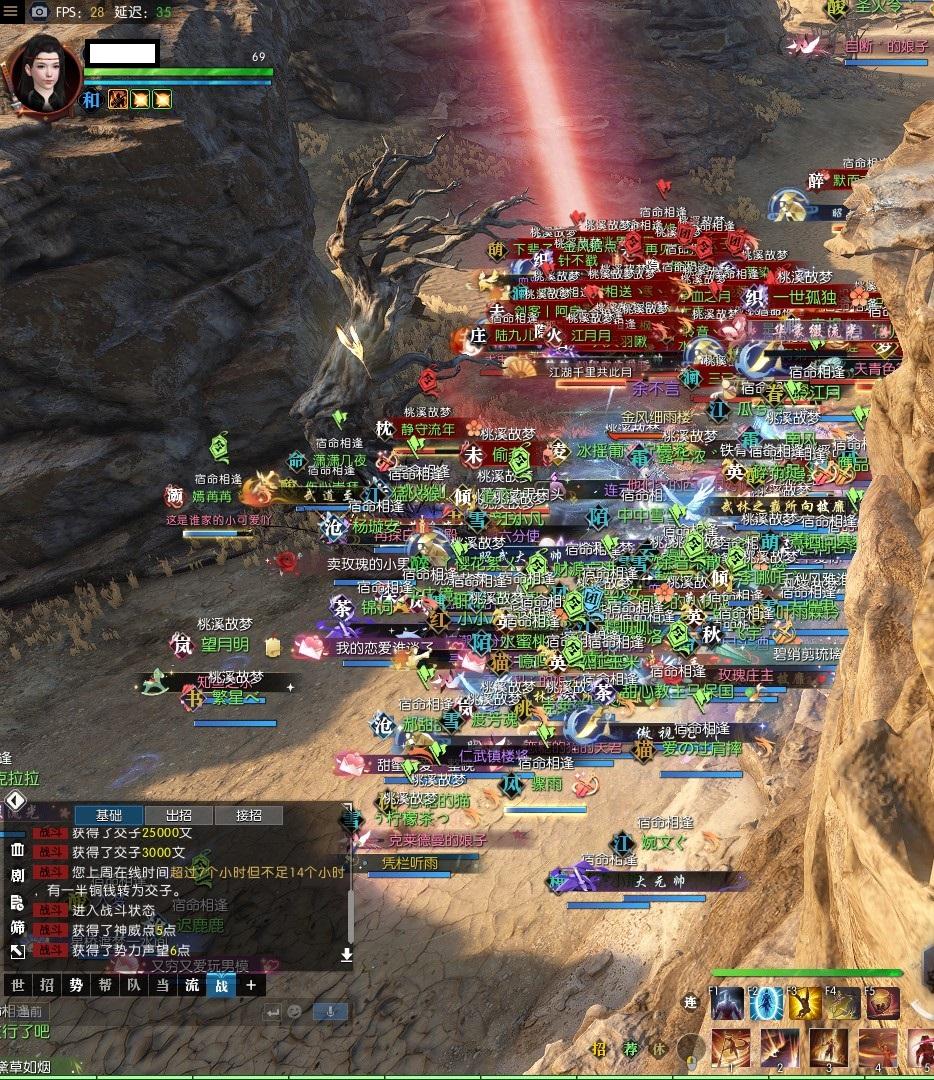
Task: Switch to the 基础 combat log tab
Action: click(109, 815)
